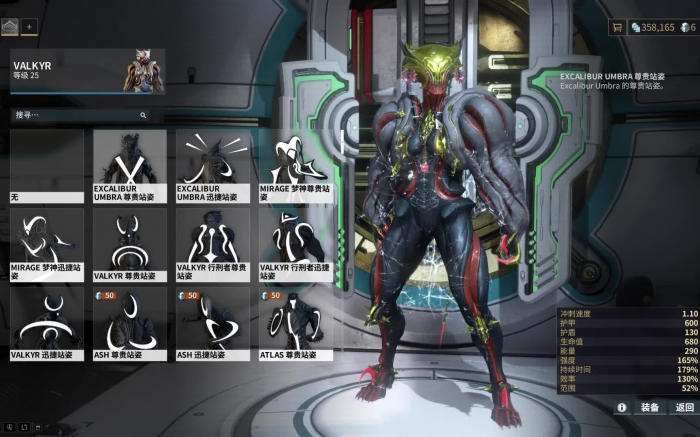Screen dimensions: 700x437
Task: Select Mirage 梦神尊贵站姿 animation
Action: (296, 165)
